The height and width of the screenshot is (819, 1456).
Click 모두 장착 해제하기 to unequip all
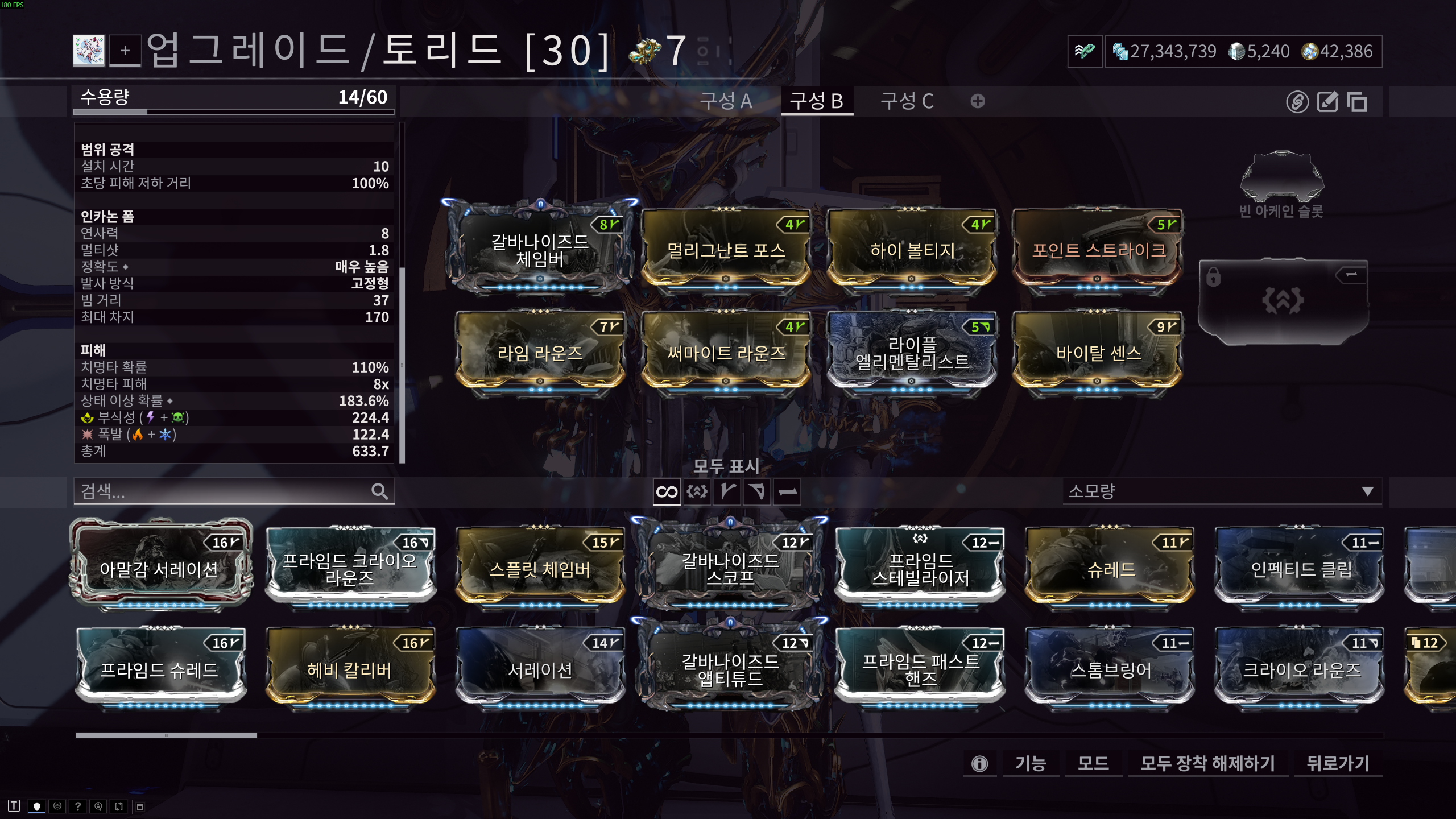[x=1207, y=763]
